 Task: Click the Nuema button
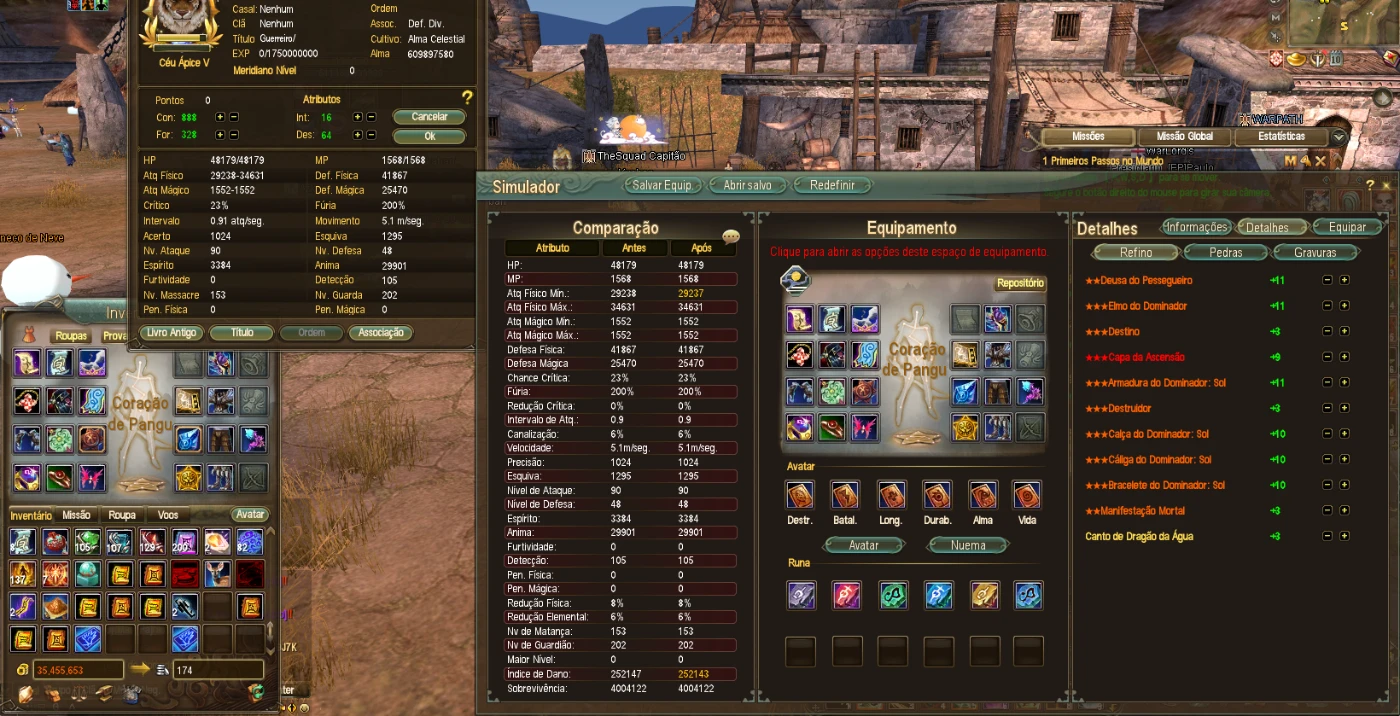(968, 545)
